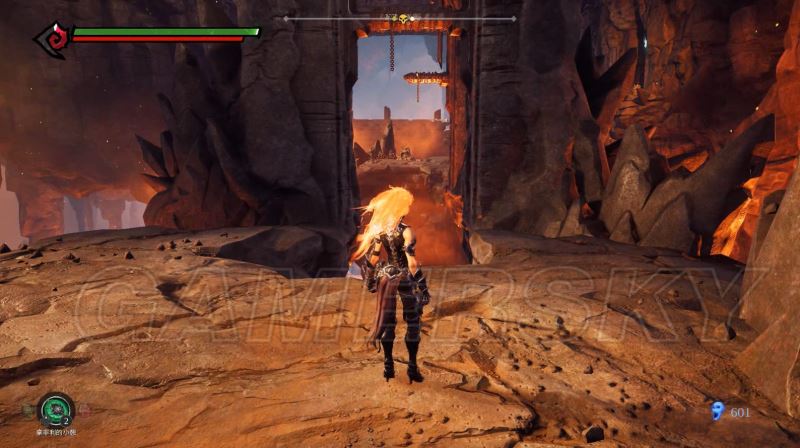Select the green healing item slot
This screenshot has width=800, height=448.
point(55,410)
